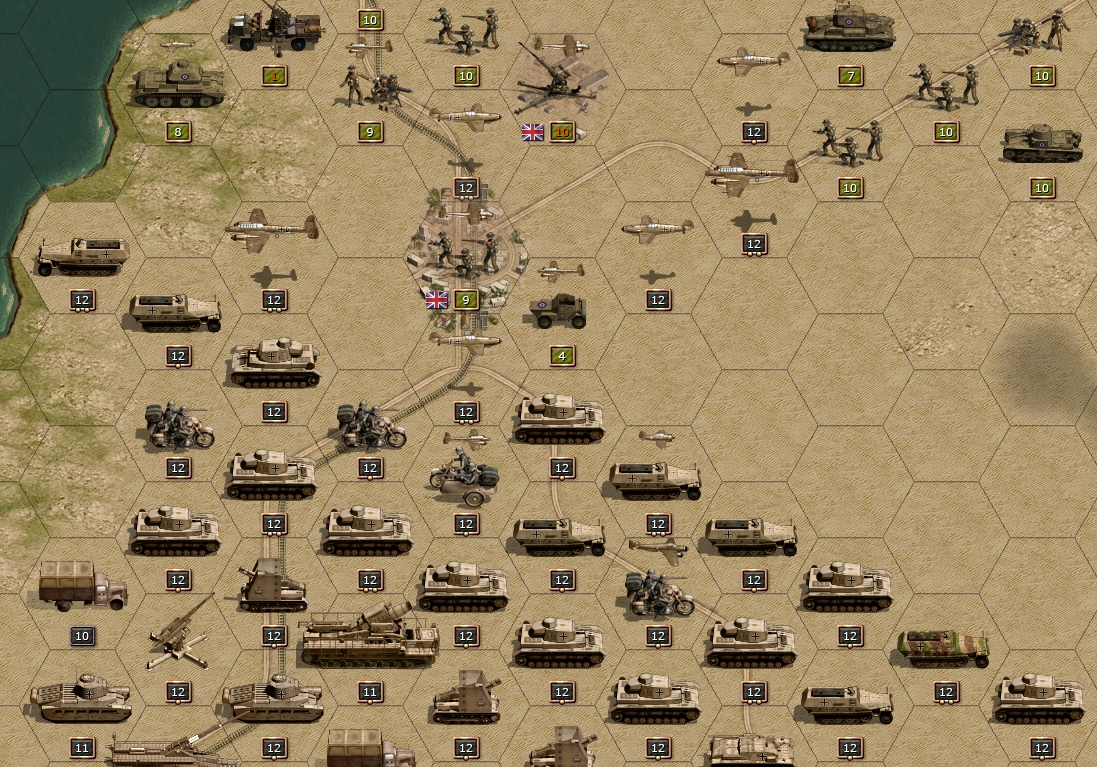Select the heavy siege mortar with strength 11

click(369, 636)
